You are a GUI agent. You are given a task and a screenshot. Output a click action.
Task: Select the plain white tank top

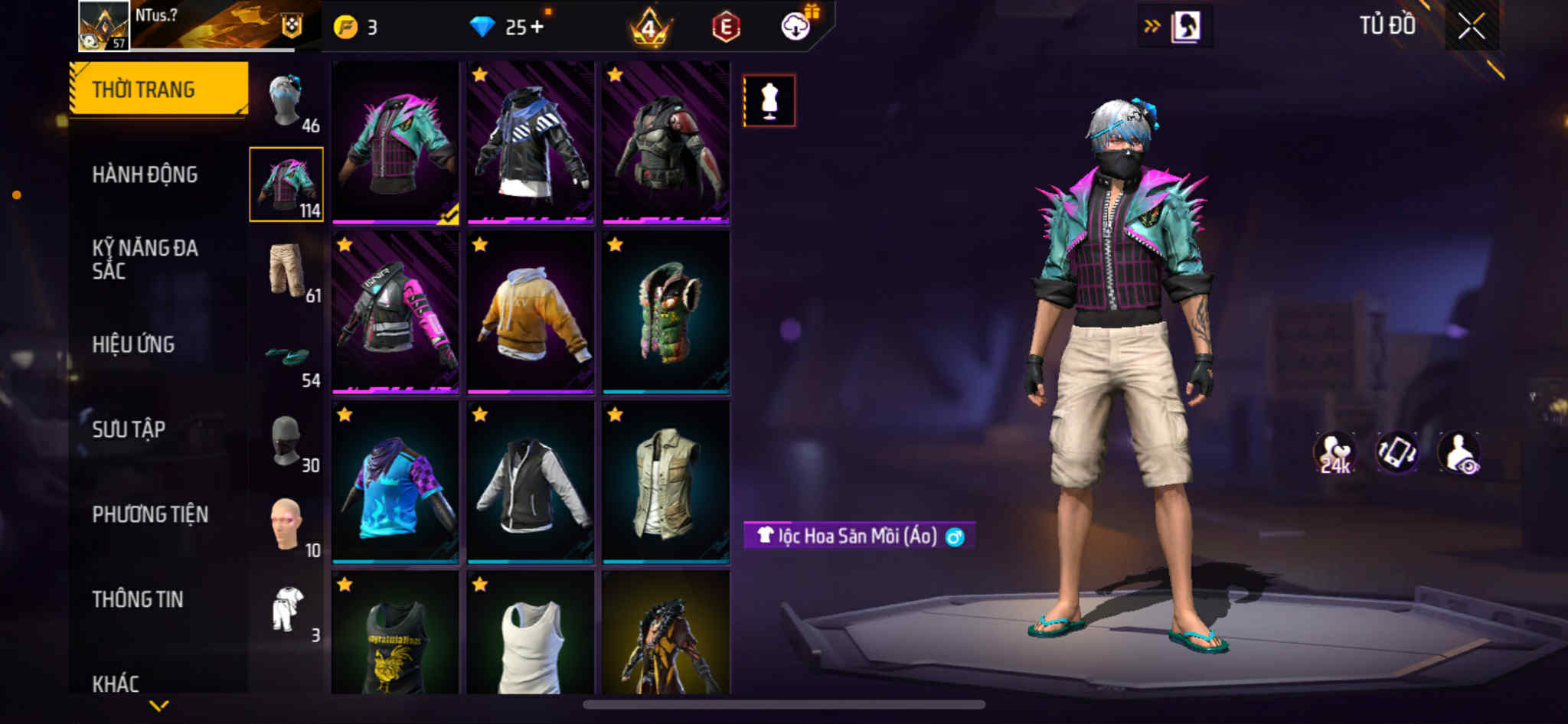tap(531, 634)
